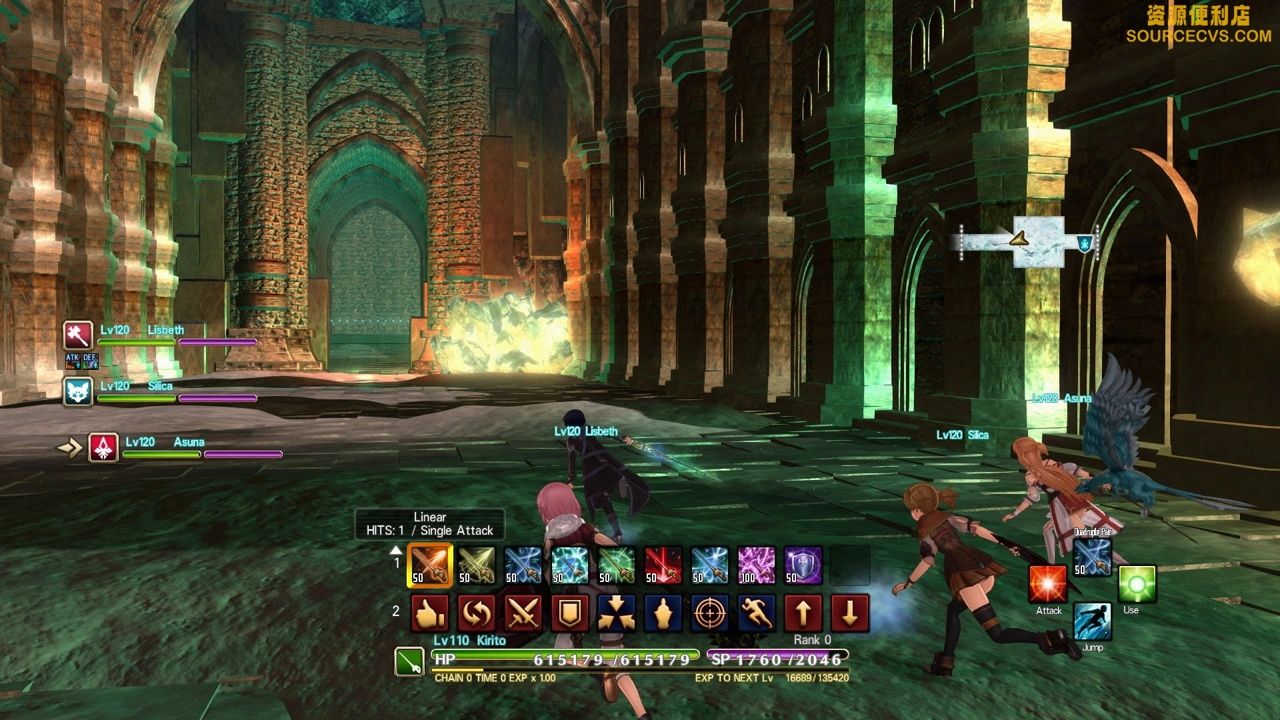Hit the red Attack action button
This screenshot has height=720, width=1280.
tap(1048, 585)
